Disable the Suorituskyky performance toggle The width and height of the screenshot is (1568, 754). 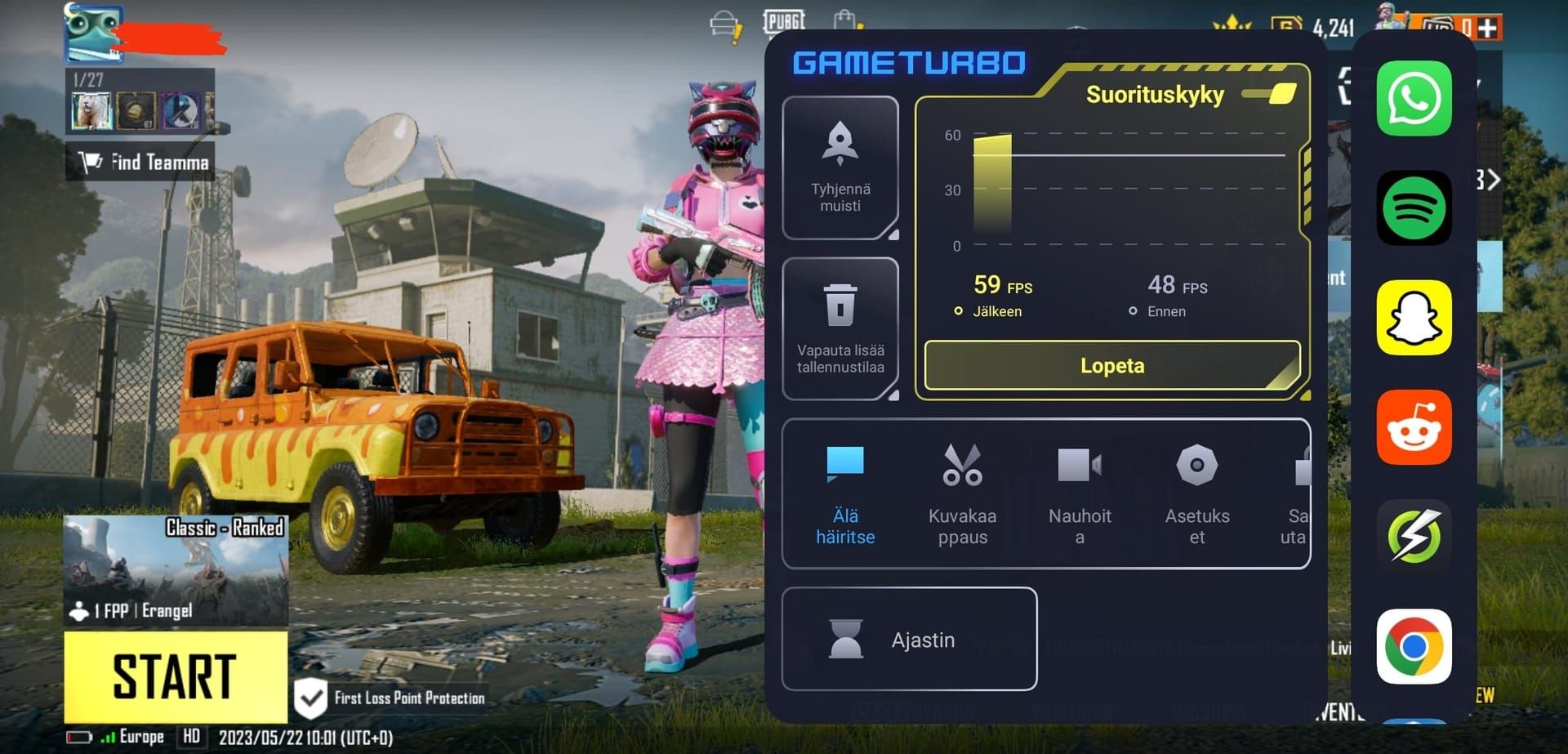click(1268, 94)
